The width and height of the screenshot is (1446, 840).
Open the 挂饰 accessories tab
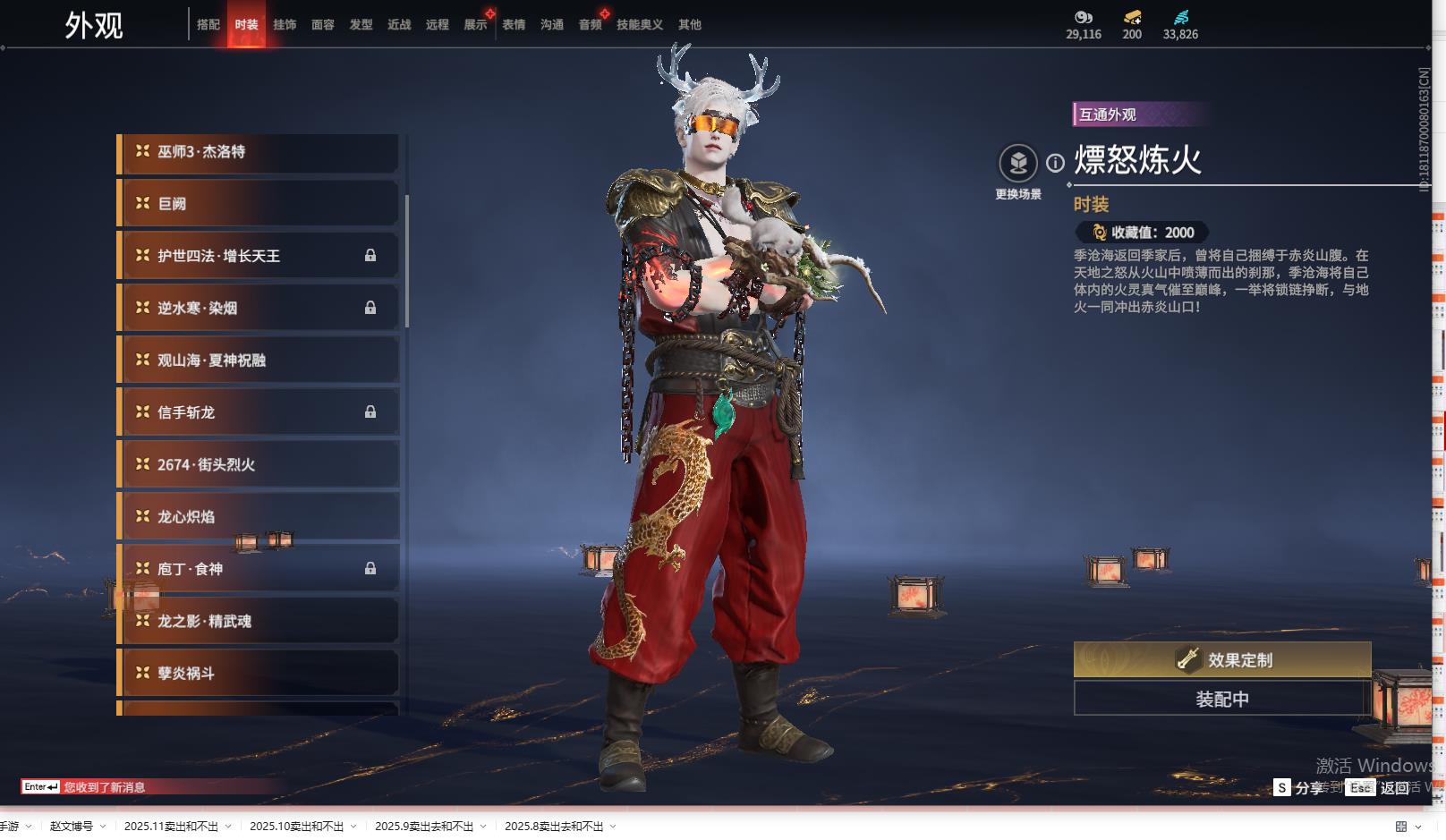(x=285, y=25)
